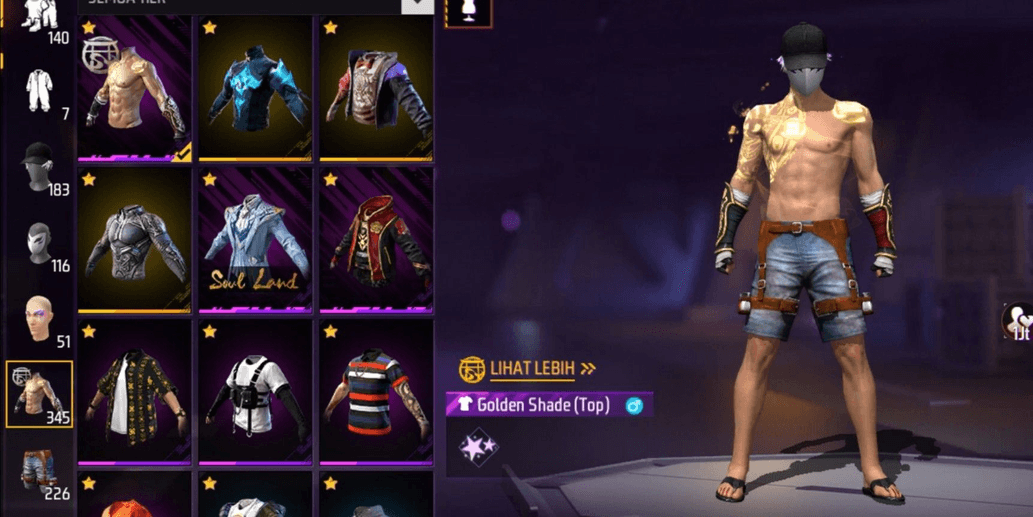Open the tops category tab
The width and height of the screenshot is (1033, 517).
click(39, 394)
